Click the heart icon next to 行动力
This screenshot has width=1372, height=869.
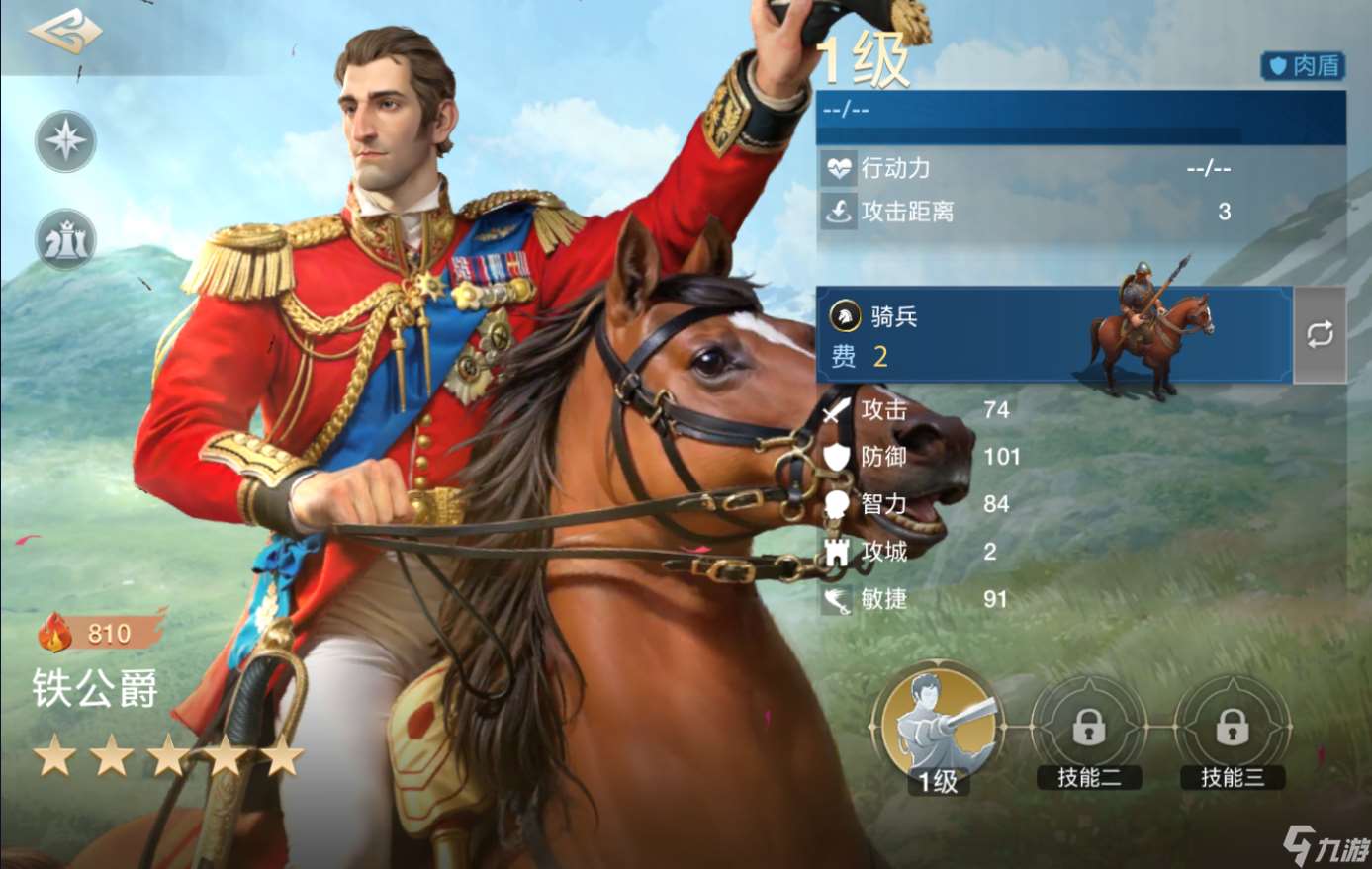(842, 168)
